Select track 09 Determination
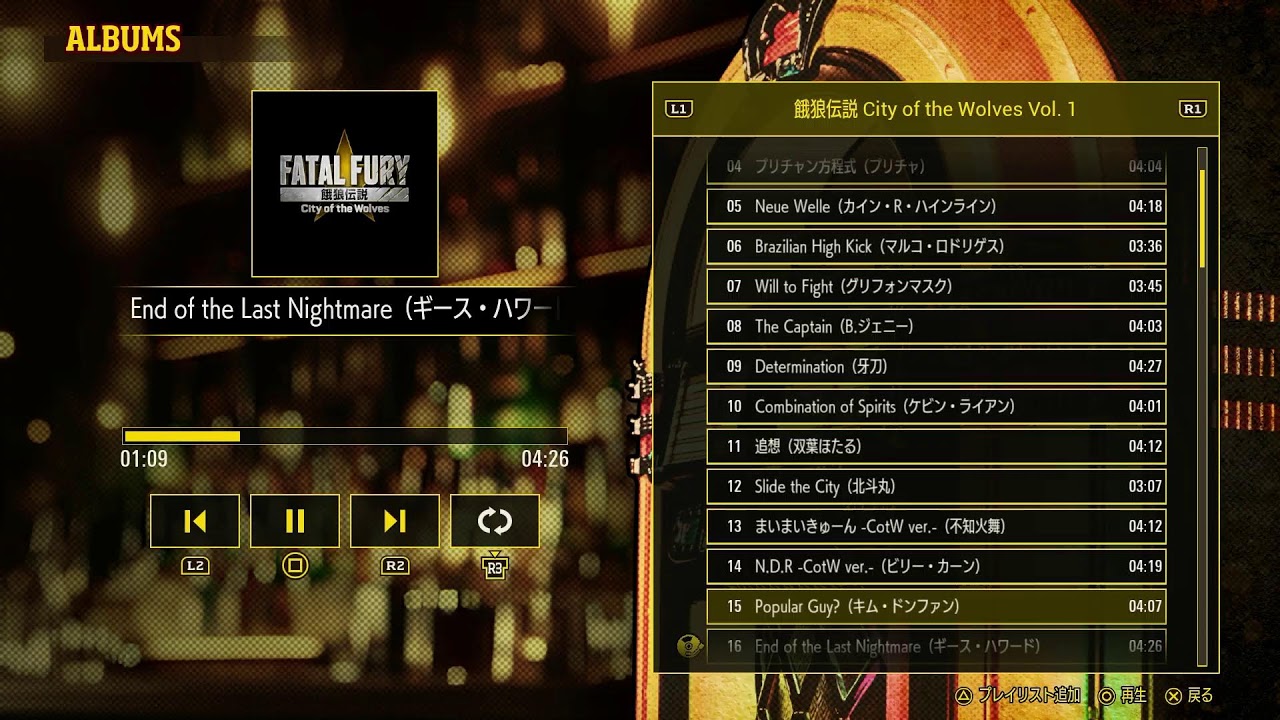 coord(934,367)
